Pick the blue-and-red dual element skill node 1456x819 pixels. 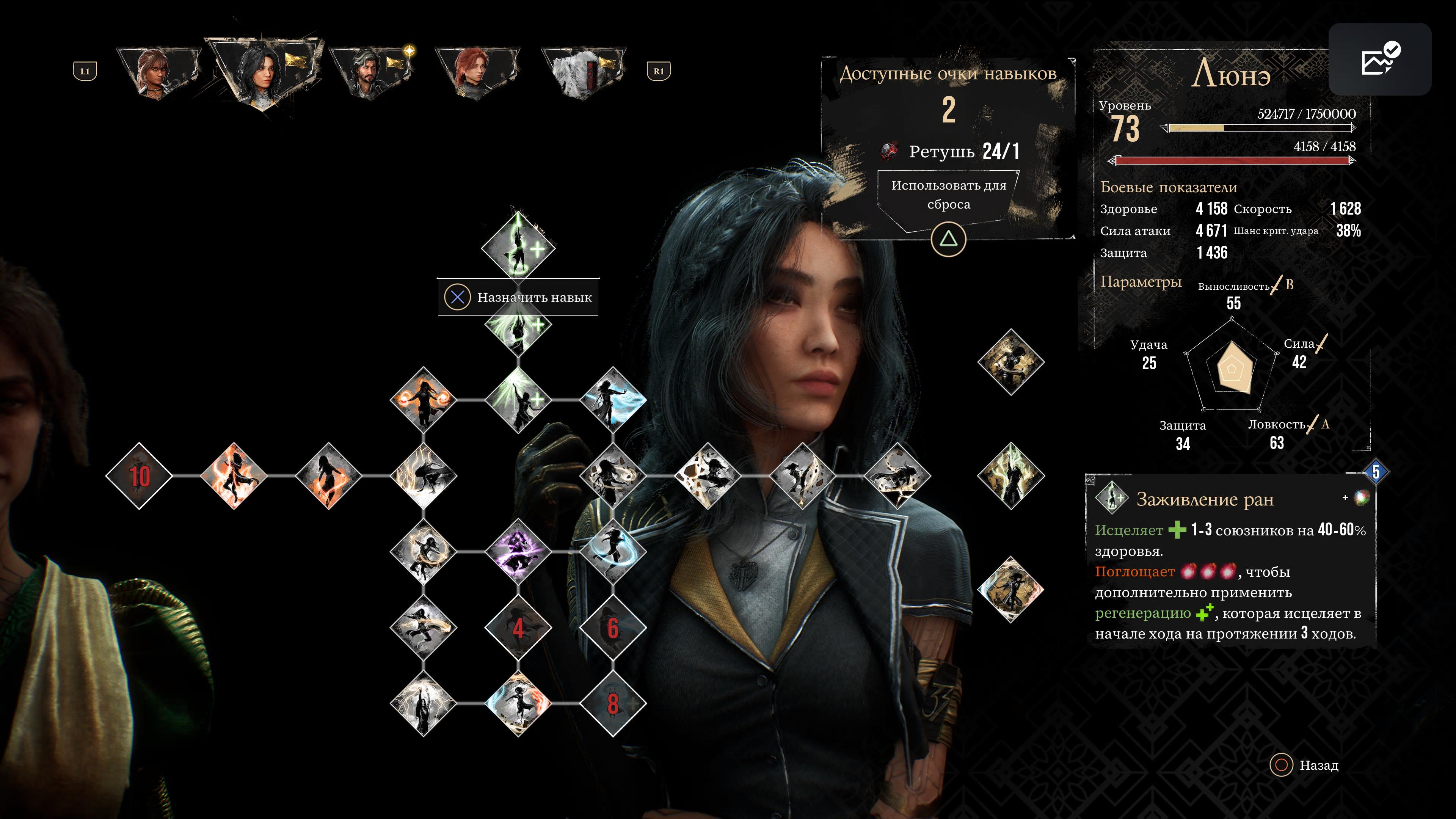pyautogui.click(x=518, y=704)
